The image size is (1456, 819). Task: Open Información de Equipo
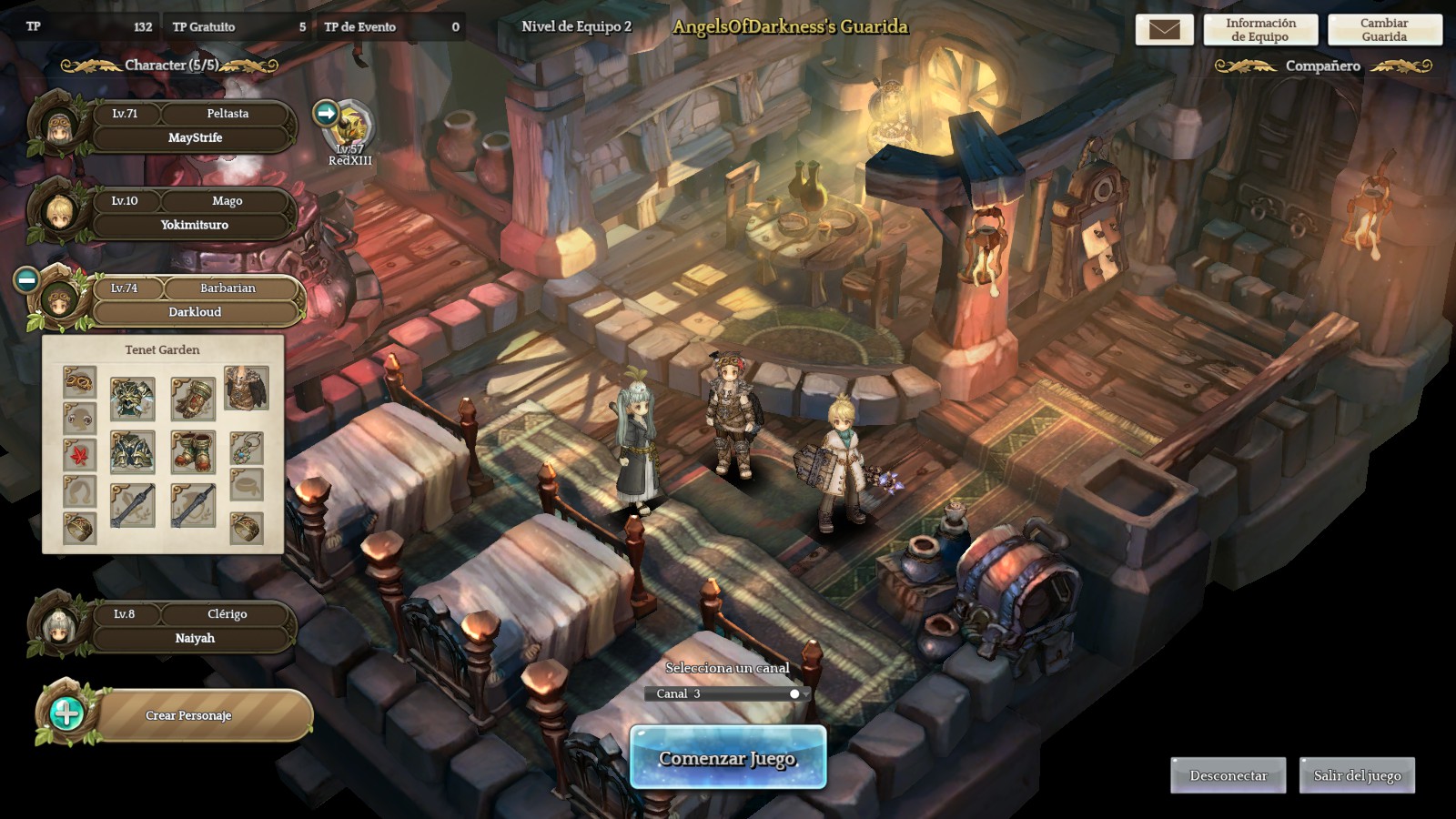[x=1260, y=30]
